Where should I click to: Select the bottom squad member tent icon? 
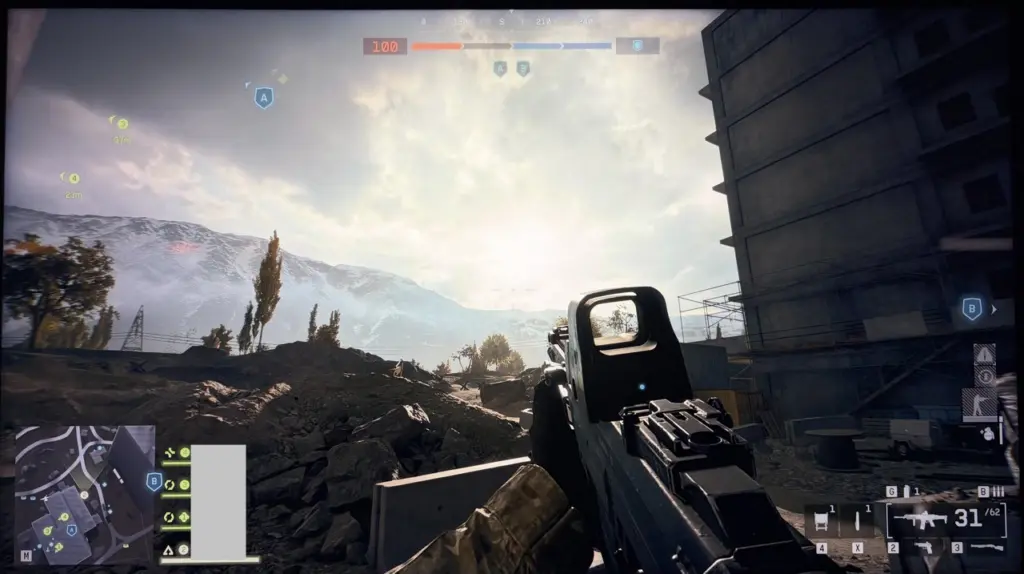(168, 549)
